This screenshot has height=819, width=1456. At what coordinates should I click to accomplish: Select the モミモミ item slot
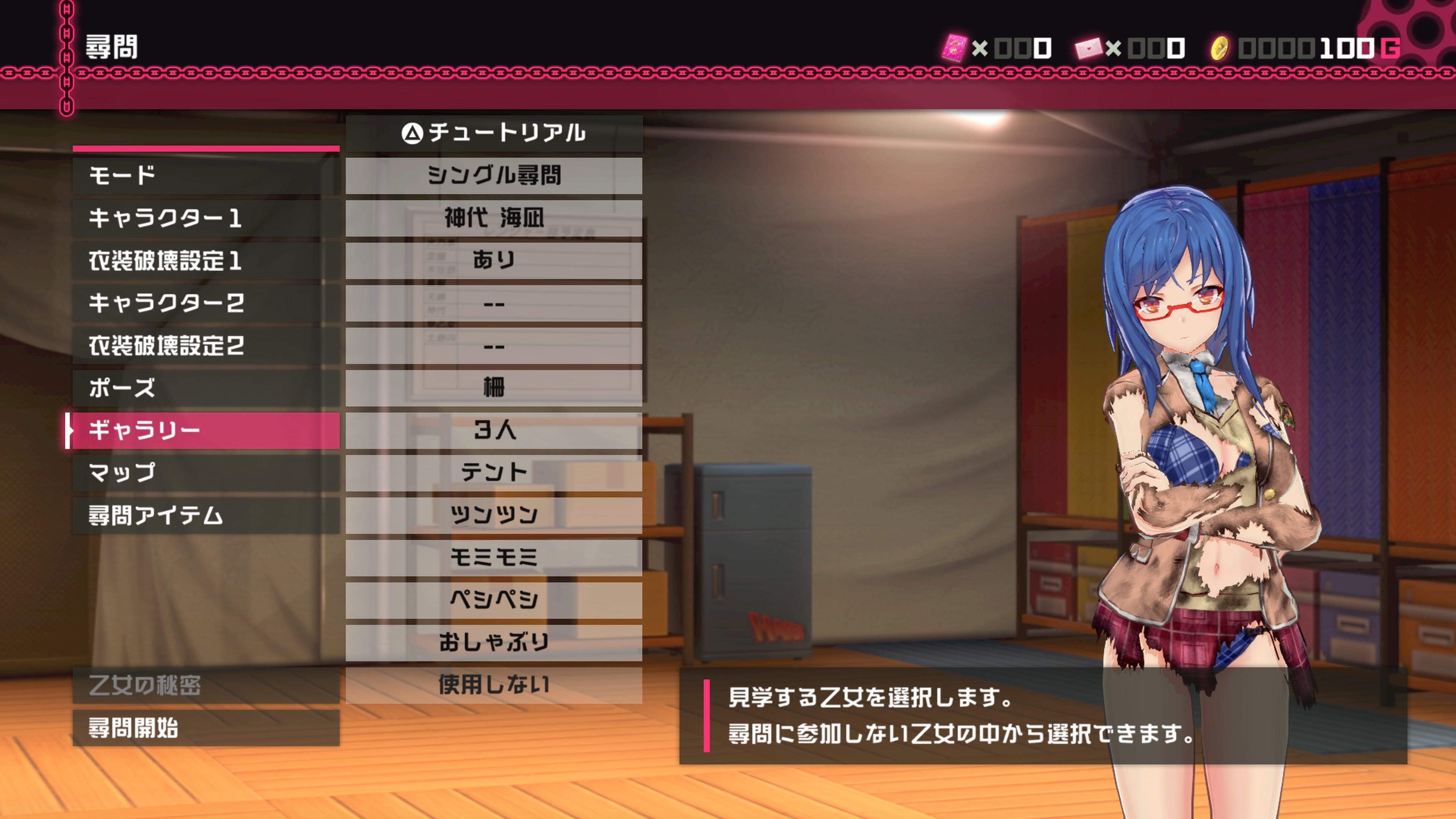coord(493,557)
